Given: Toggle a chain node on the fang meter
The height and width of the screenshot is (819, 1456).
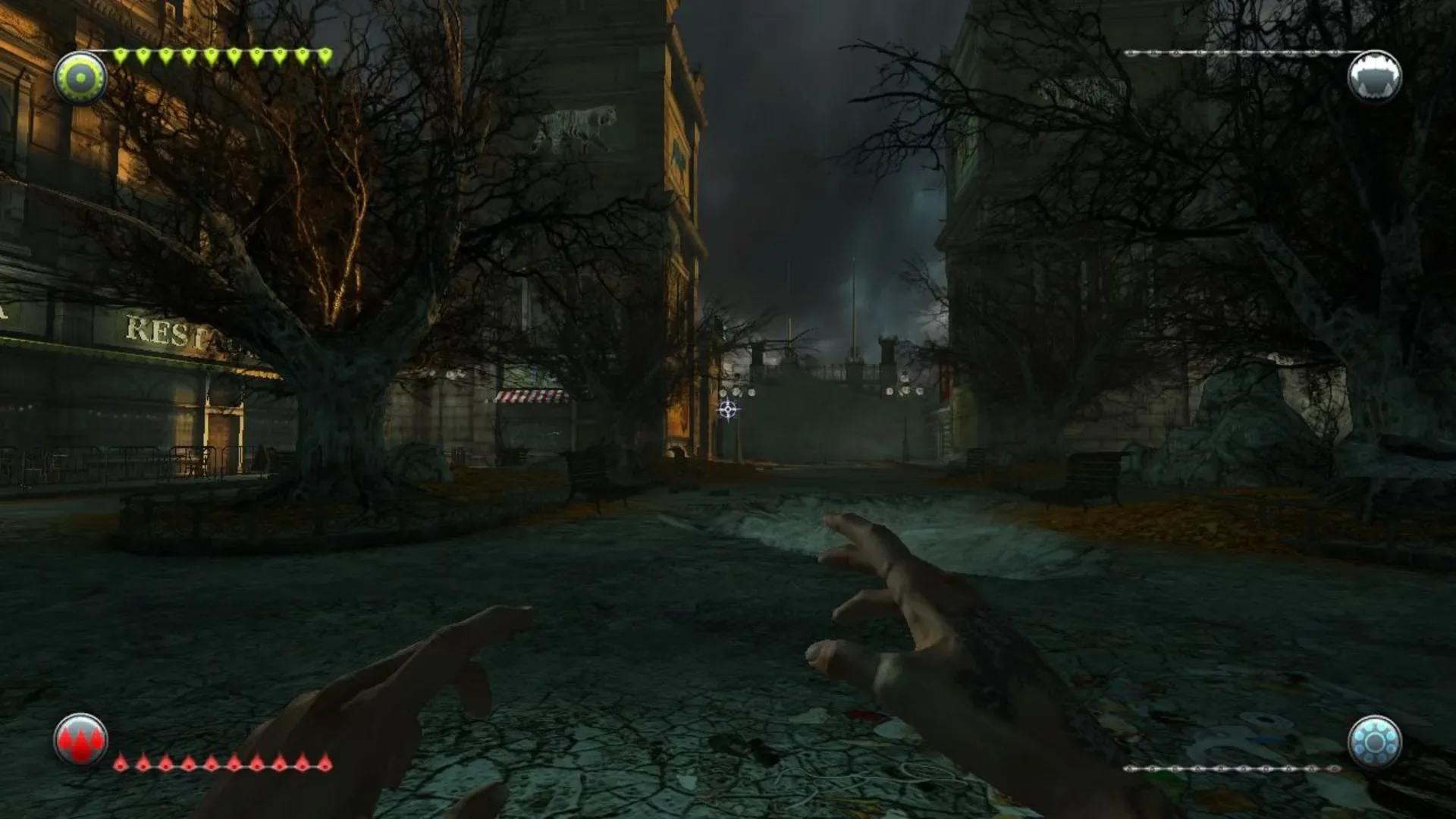Looking at the screenshot, I should (x=1222, y=52).
